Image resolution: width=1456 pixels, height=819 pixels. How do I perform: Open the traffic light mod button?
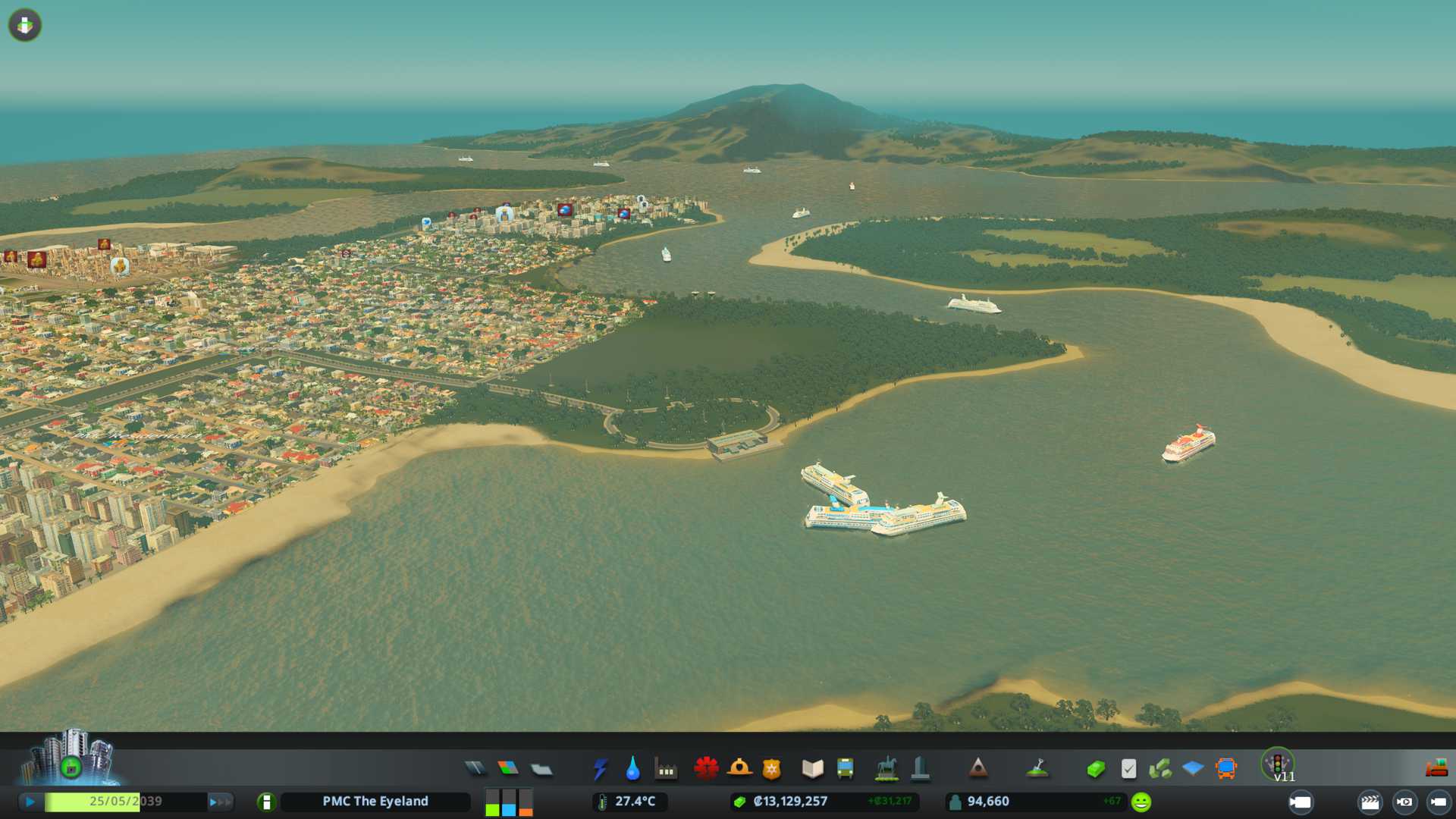1278,763
